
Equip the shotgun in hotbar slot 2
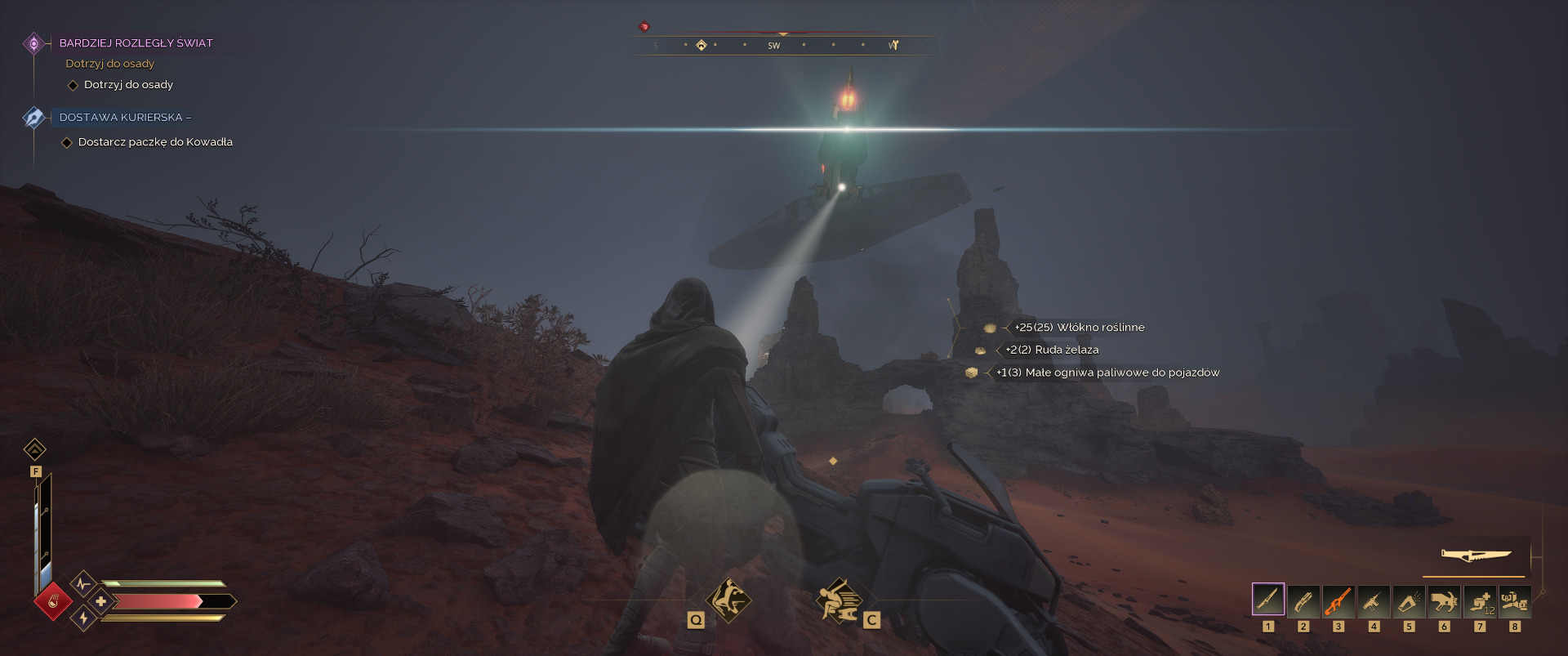(1303, 601)
